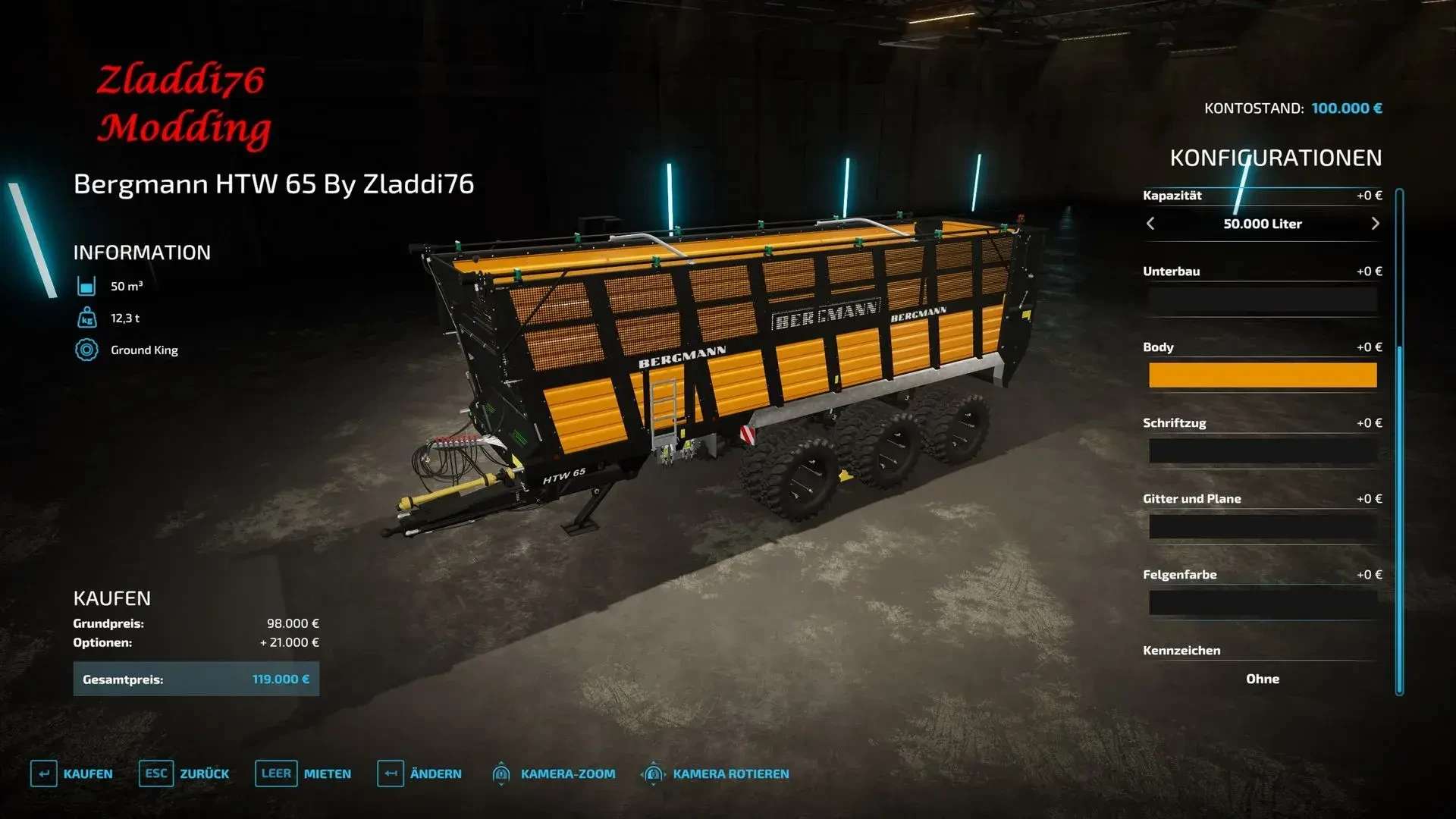Go back with ZURÜCK
This screenshot has height=819, width=1456.
click(184, 773)
